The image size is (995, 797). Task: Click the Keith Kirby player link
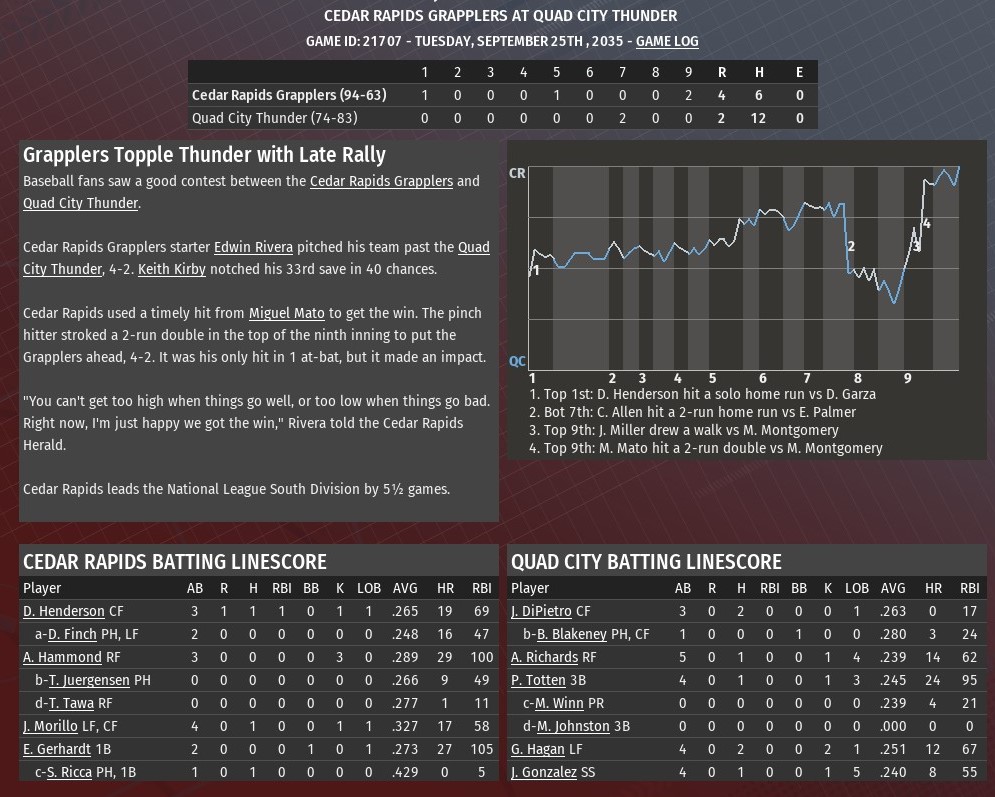click(x=172, y=269)
